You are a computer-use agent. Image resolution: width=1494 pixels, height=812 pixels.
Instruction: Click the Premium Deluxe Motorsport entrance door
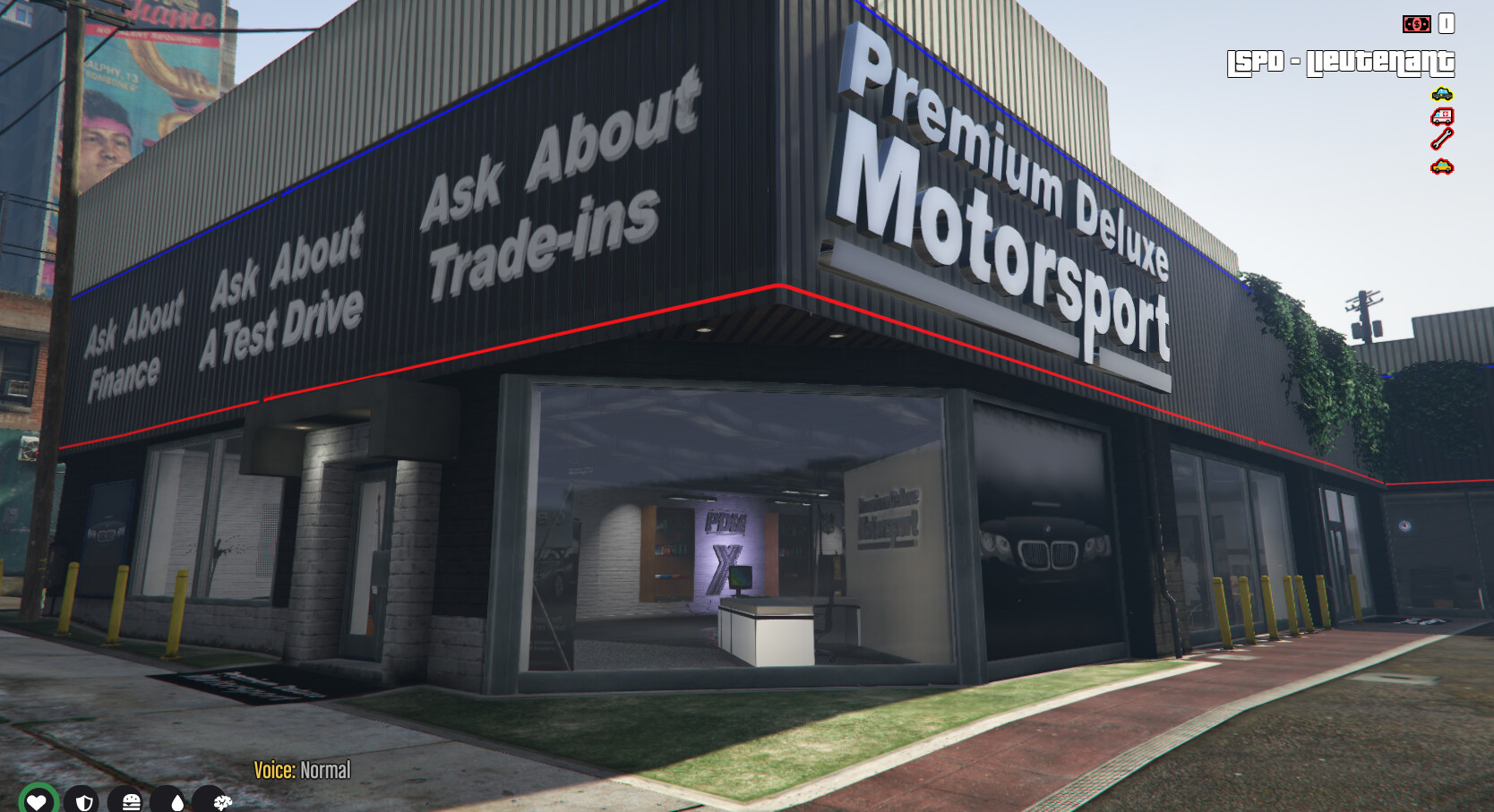point(362,564)
